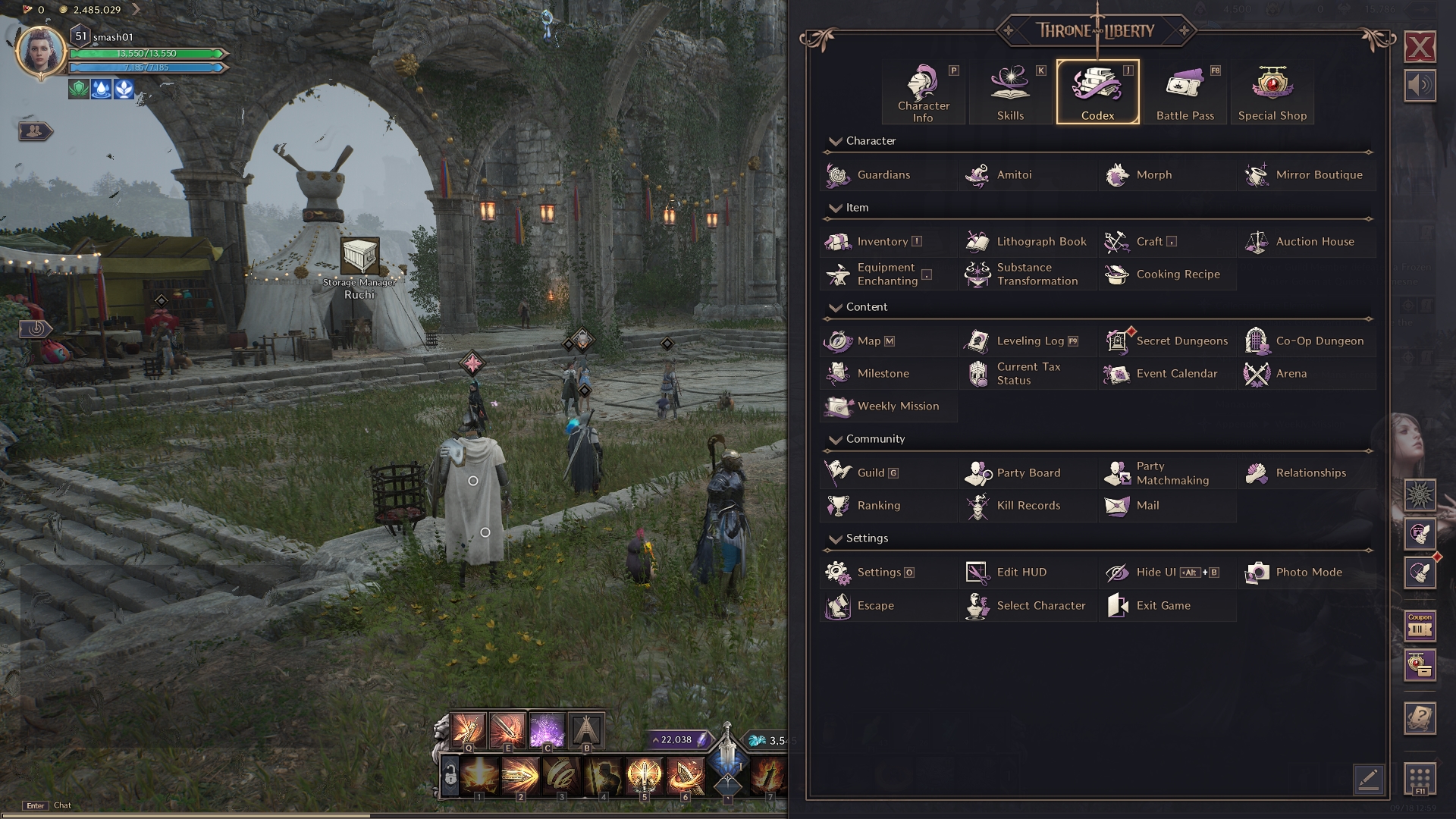Show the Map

tap(868, 341)
